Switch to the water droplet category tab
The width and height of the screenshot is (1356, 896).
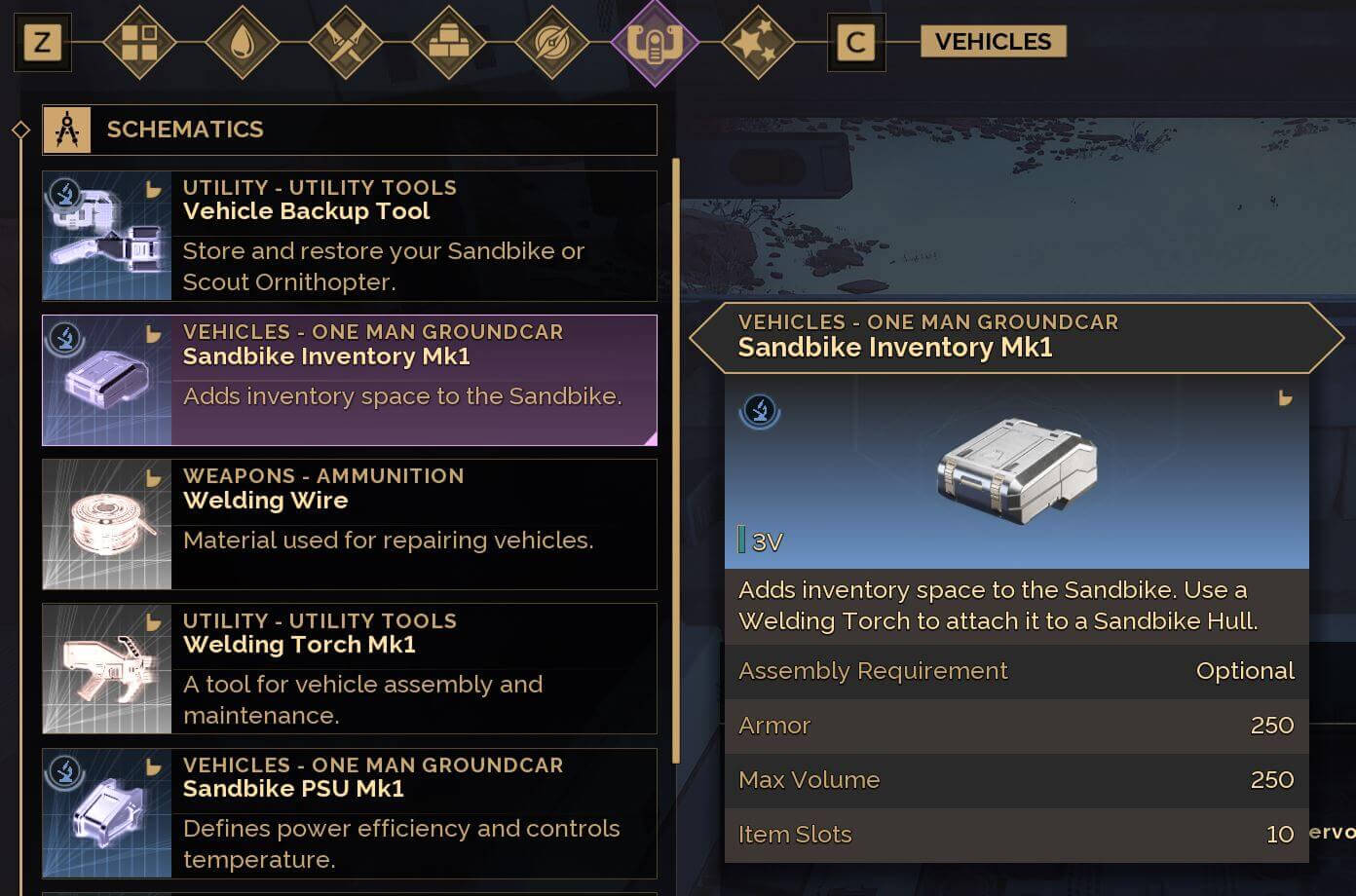click(243, 43)
